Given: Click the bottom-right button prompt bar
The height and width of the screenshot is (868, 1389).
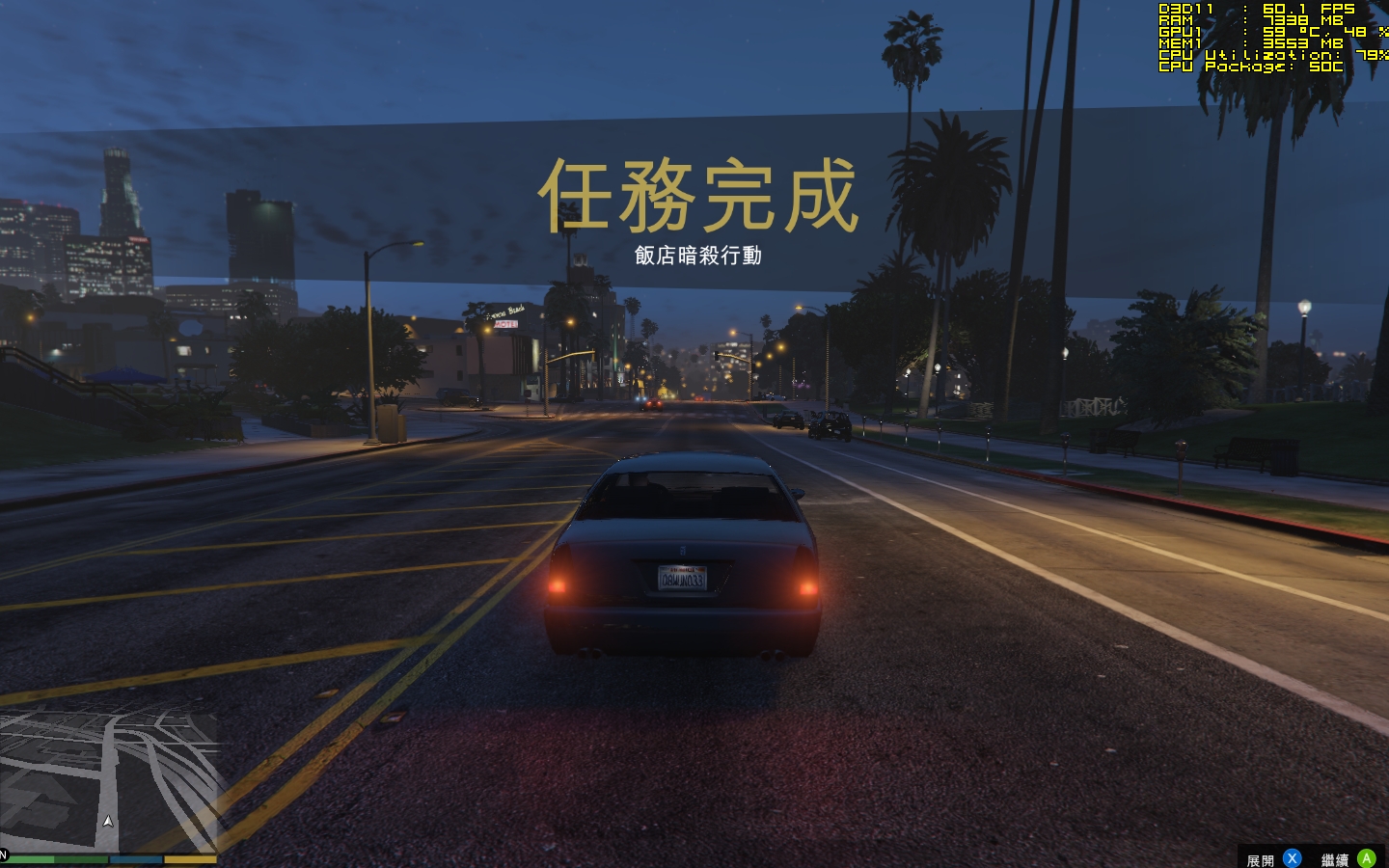Looking at the screenshot, I should point(1312,857).
